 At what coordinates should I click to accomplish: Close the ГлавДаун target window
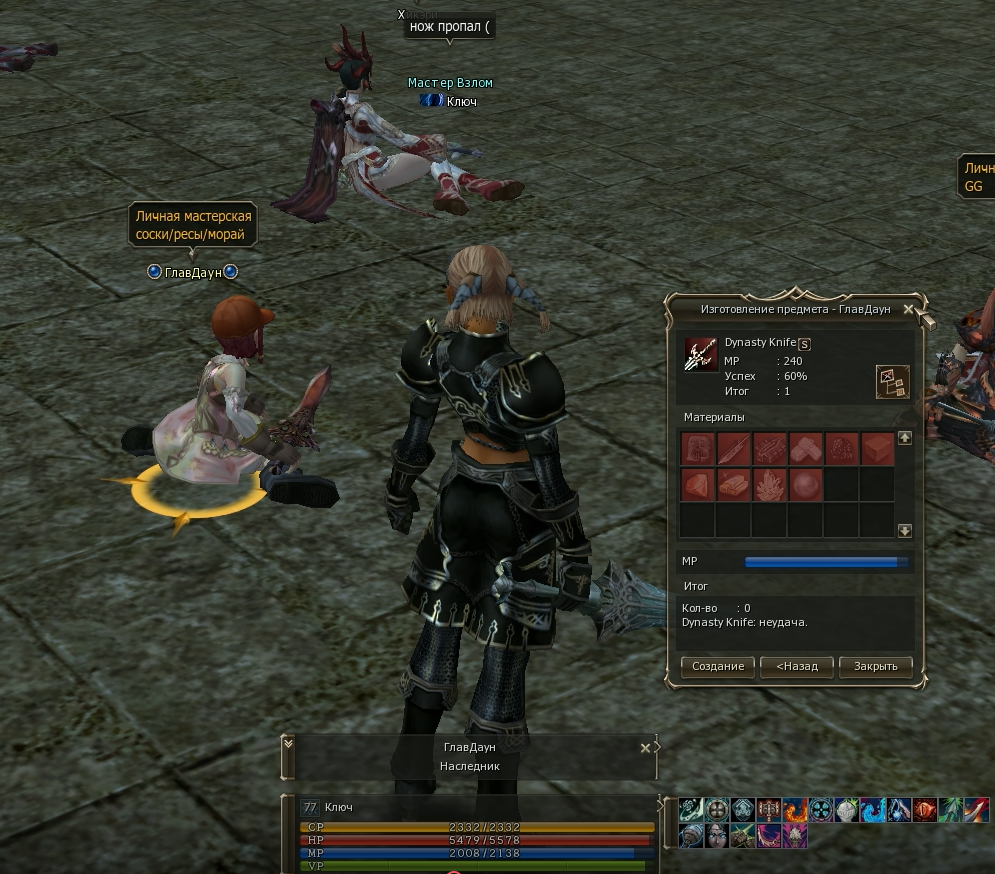pos(645,747)
